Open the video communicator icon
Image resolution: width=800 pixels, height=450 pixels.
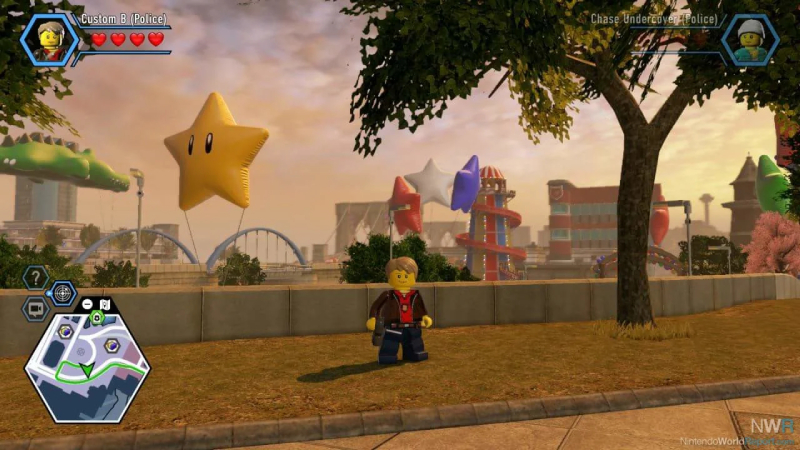point(36,309)
